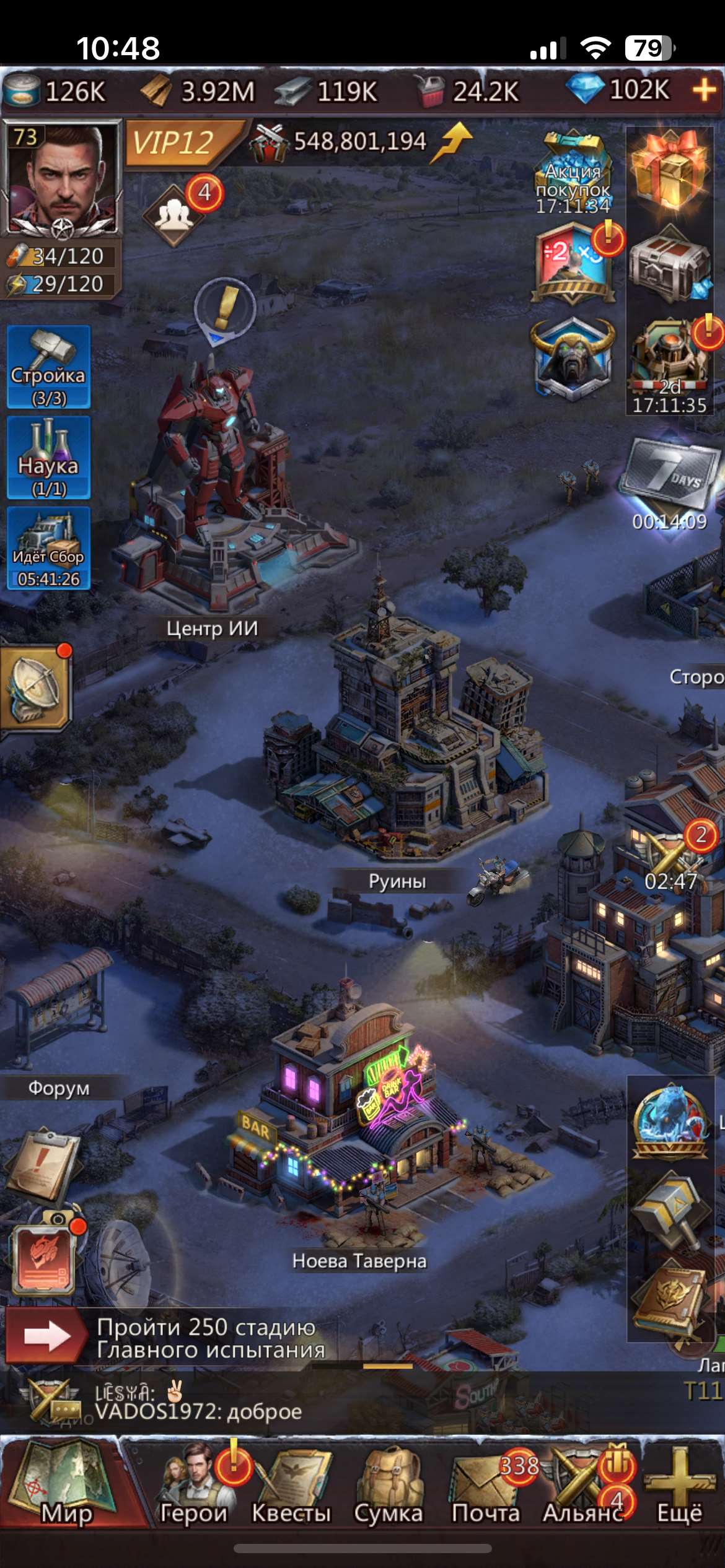Tap the commander portrait avatar
The image size is (725, 1568).
[x=62, y=178]
